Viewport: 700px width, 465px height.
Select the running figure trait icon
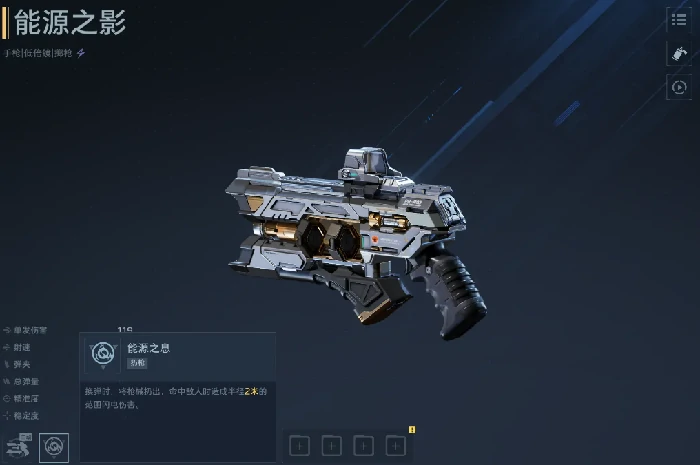19,446
